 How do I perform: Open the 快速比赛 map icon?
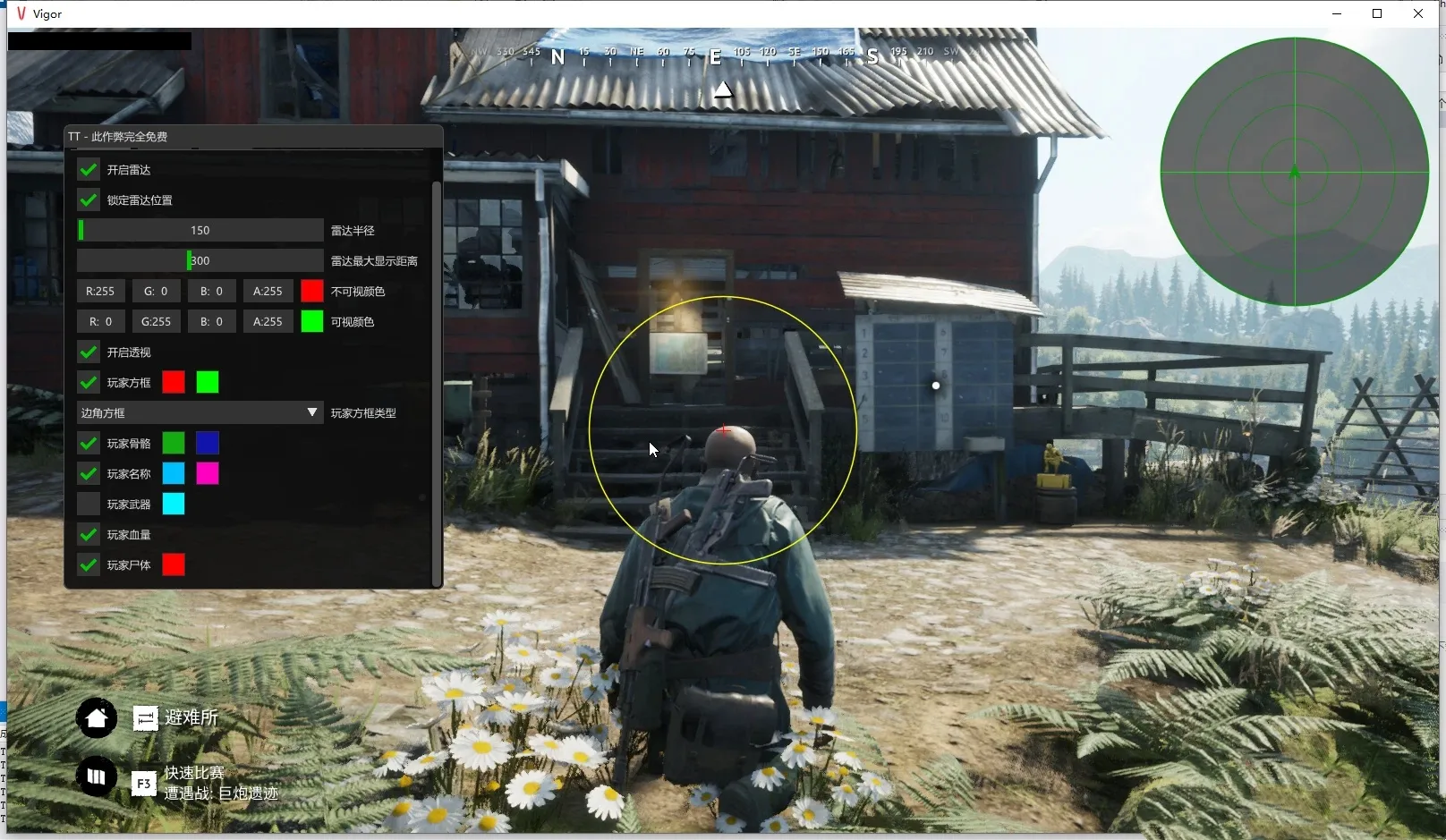[x=97, y=776]
